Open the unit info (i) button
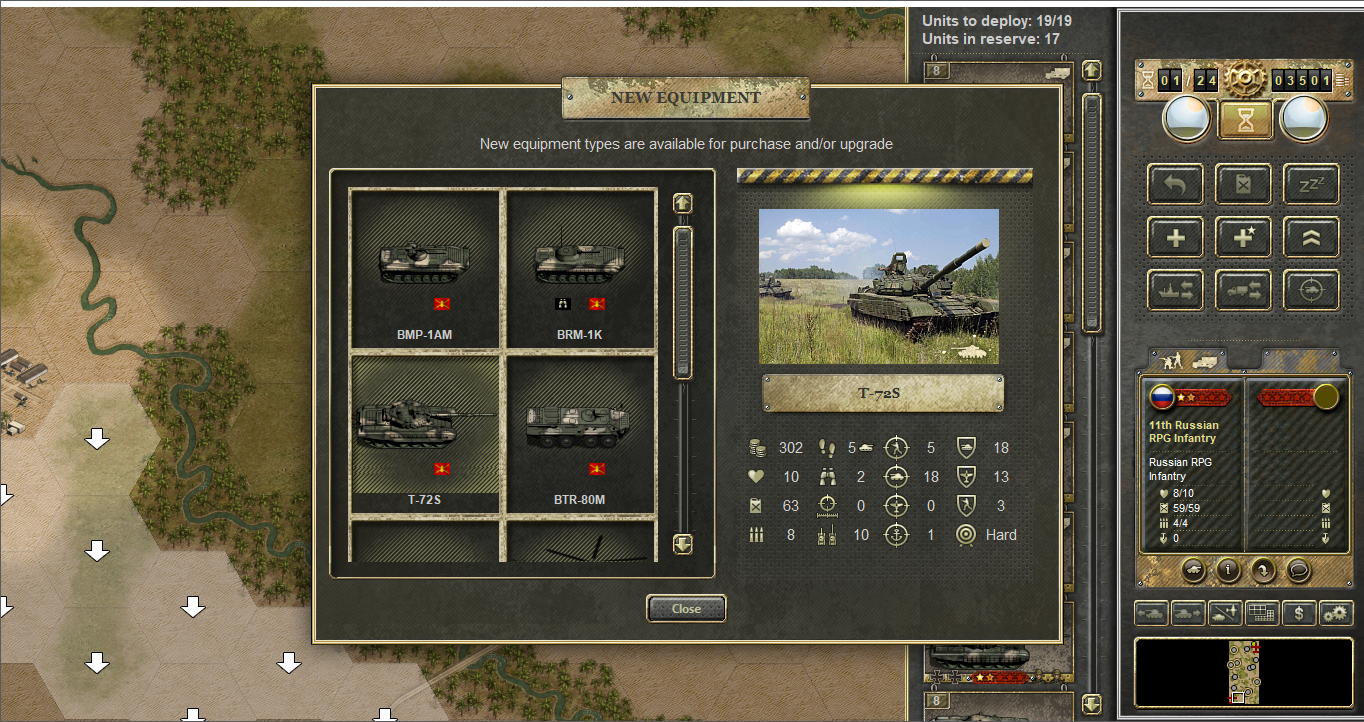This screenshot has height=722, width=1364. (x=1228, y=570)
